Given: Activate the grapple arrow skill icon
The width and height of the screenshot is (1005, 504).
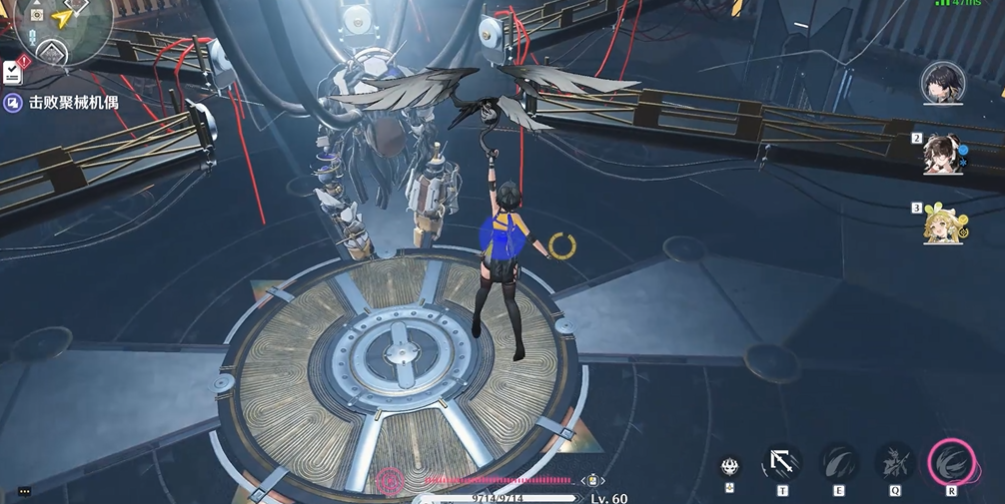Looking at the screenshot, I should (782, 463).
